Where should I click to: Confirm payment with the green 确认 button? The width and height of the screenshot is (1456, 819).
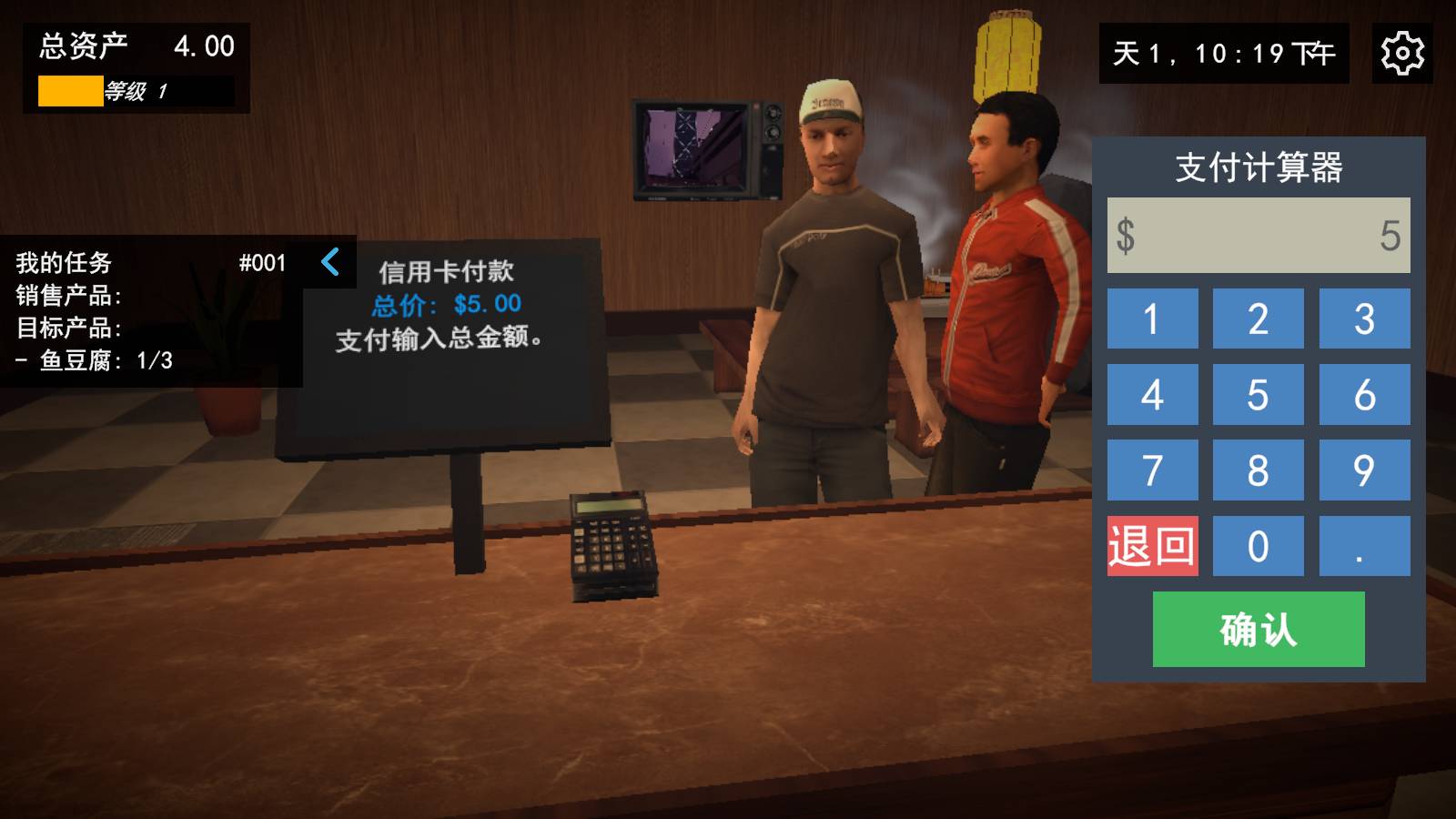pyautogui.click(x=1259, y=629)
